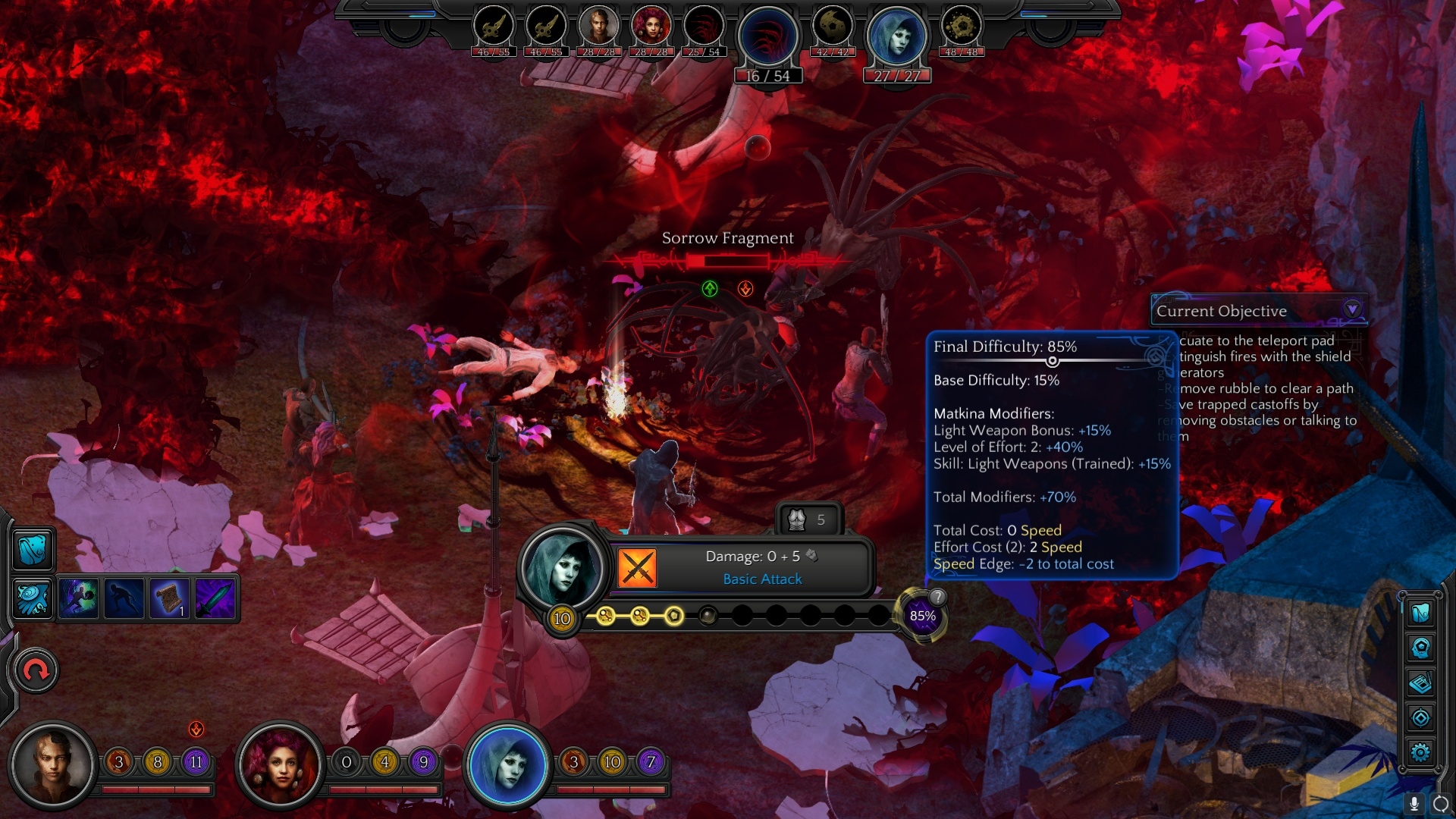Activate the sneaking silhouette ability
Image resolution: width=1456 pixels, height=819 pixels.
124,598
